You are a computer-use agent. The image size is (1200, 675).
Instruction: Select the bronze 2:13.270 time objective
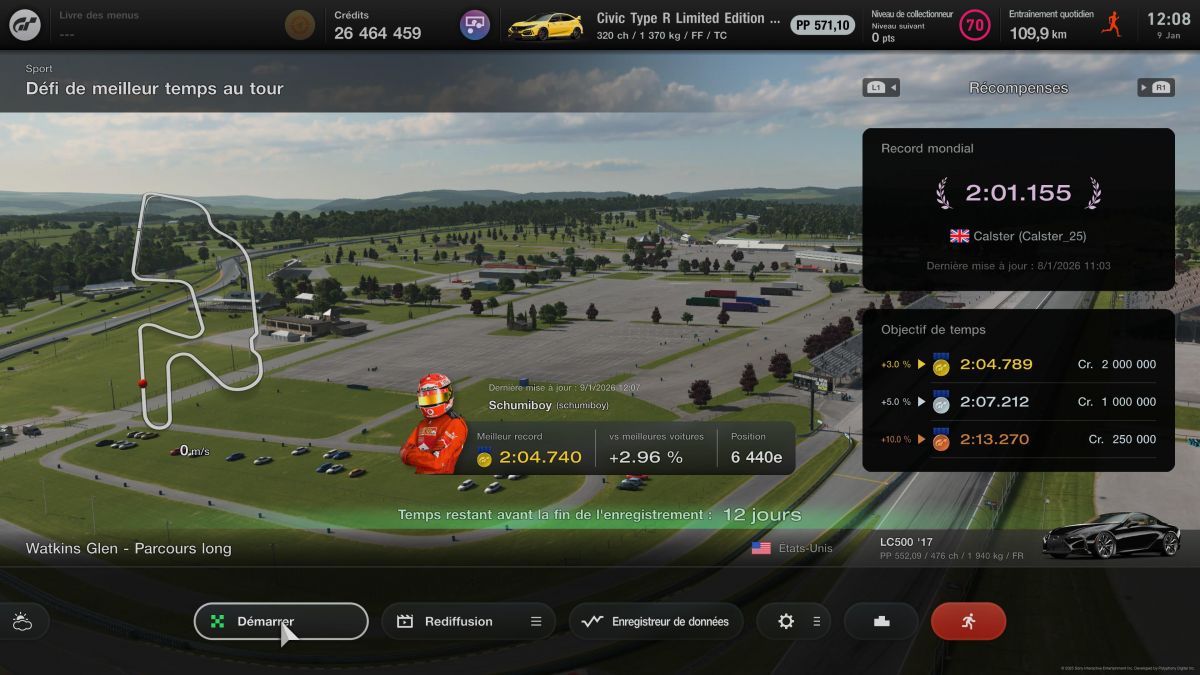(1018, 439)
